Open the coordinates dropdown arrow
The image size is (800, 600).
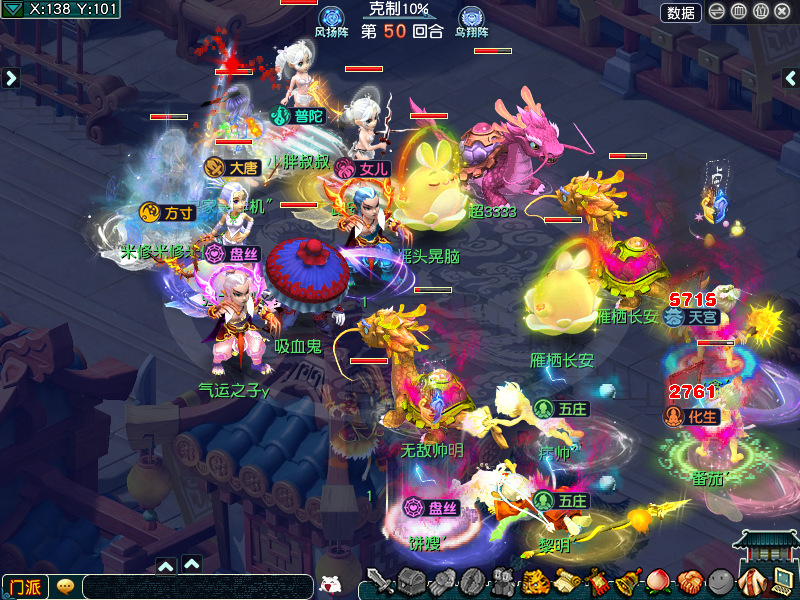14,10
